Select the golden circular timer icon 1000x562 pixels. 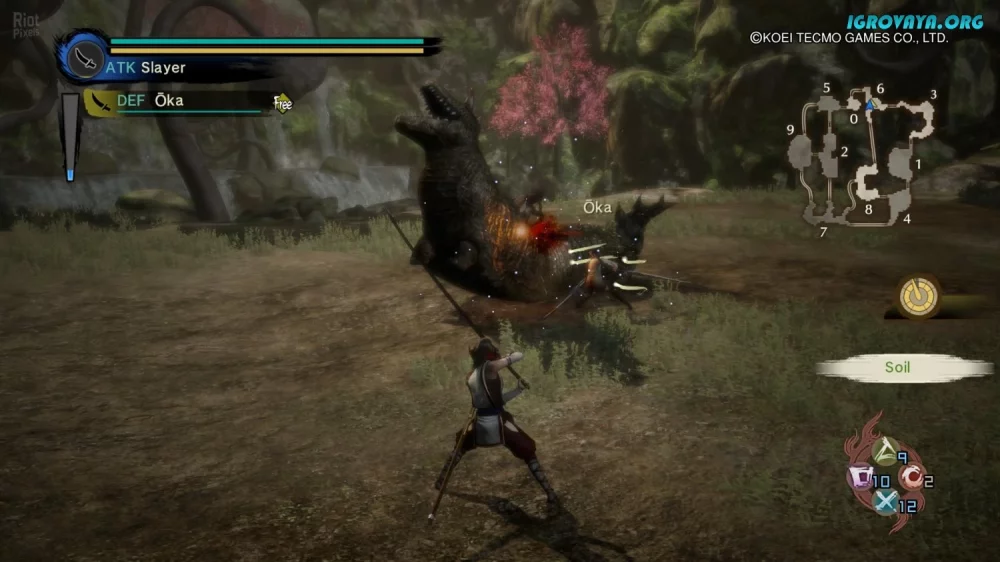pyautogui.click(x=918, y=295)
